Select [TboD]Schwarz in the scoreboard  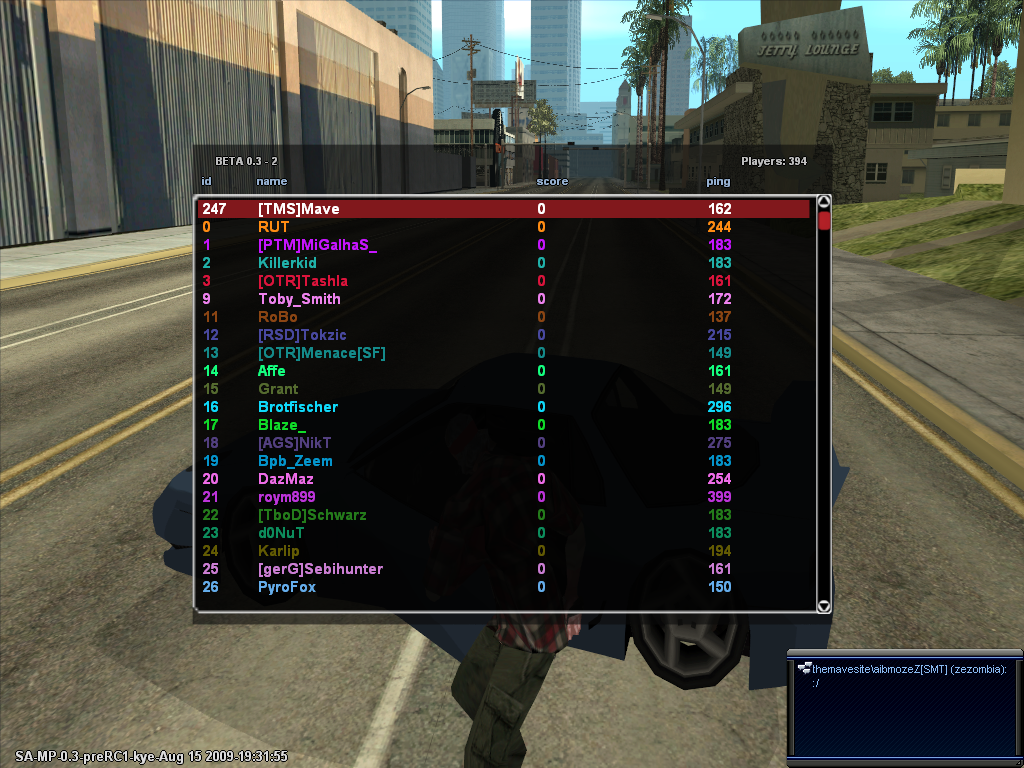coord(312,515)
